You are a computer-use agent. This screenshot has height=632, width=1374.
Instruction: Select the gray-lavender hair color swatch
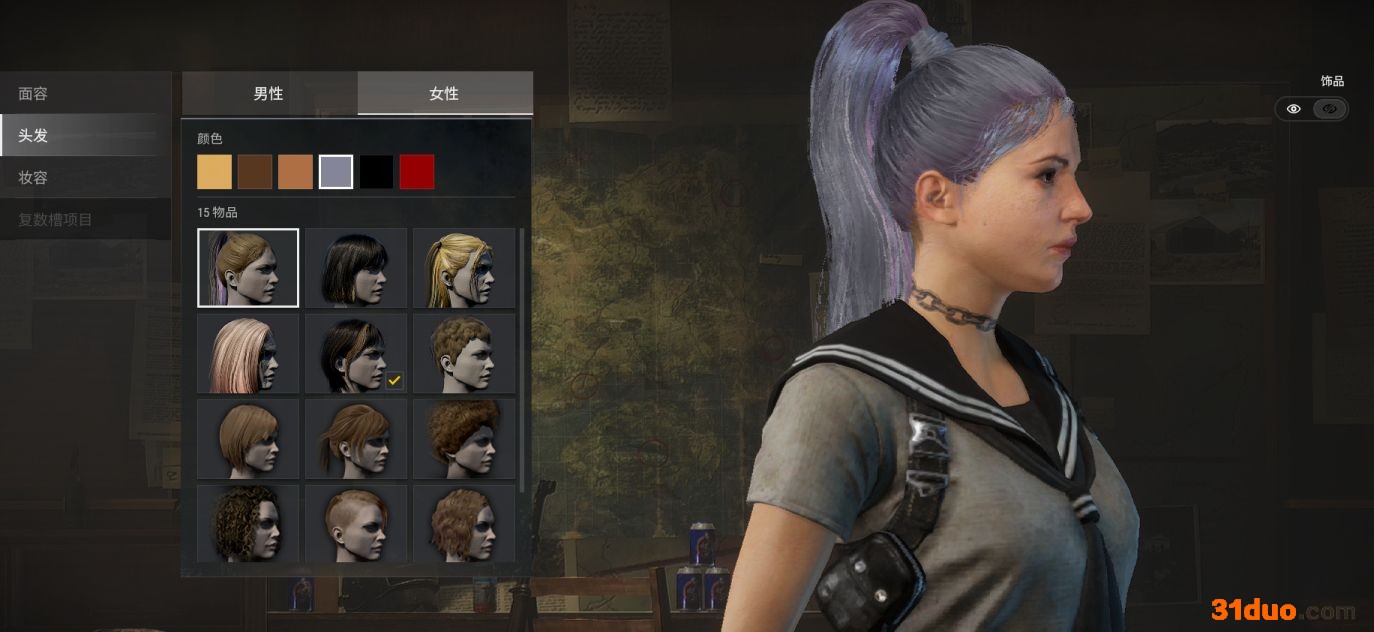(336, 172)
